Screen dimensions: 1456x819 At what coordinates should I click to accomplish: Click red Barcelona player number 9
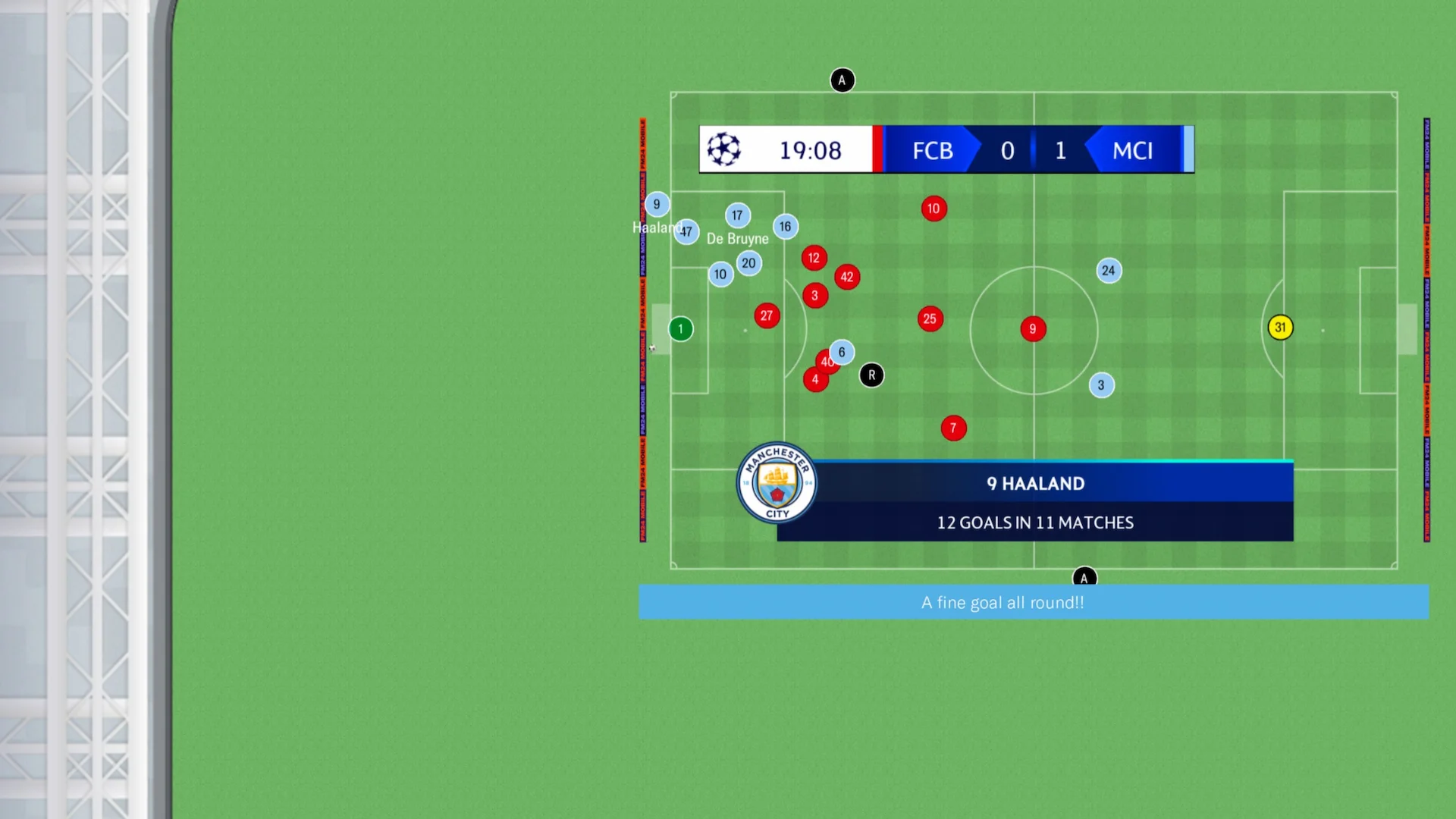1033,328
